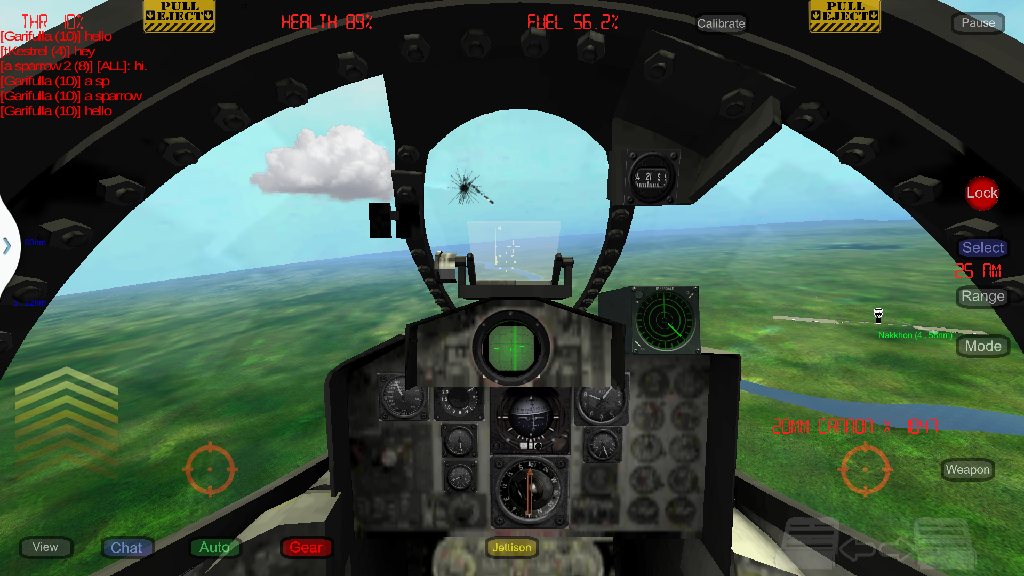Hit the Select target button
The image size is (1024, 576).
pos(983,248)
